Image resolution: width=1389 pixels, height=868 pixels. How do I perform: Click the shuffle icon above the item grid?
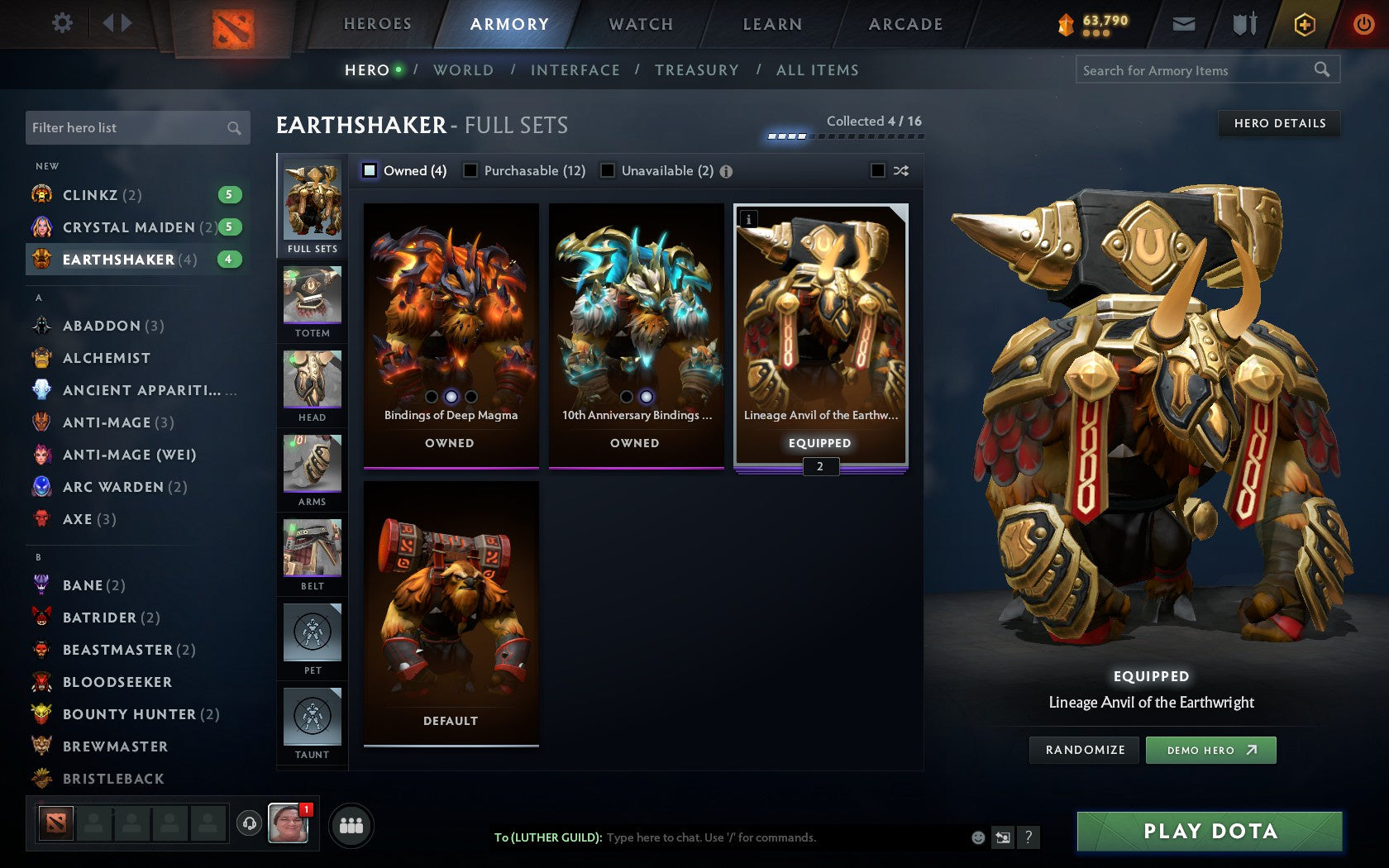900,170
